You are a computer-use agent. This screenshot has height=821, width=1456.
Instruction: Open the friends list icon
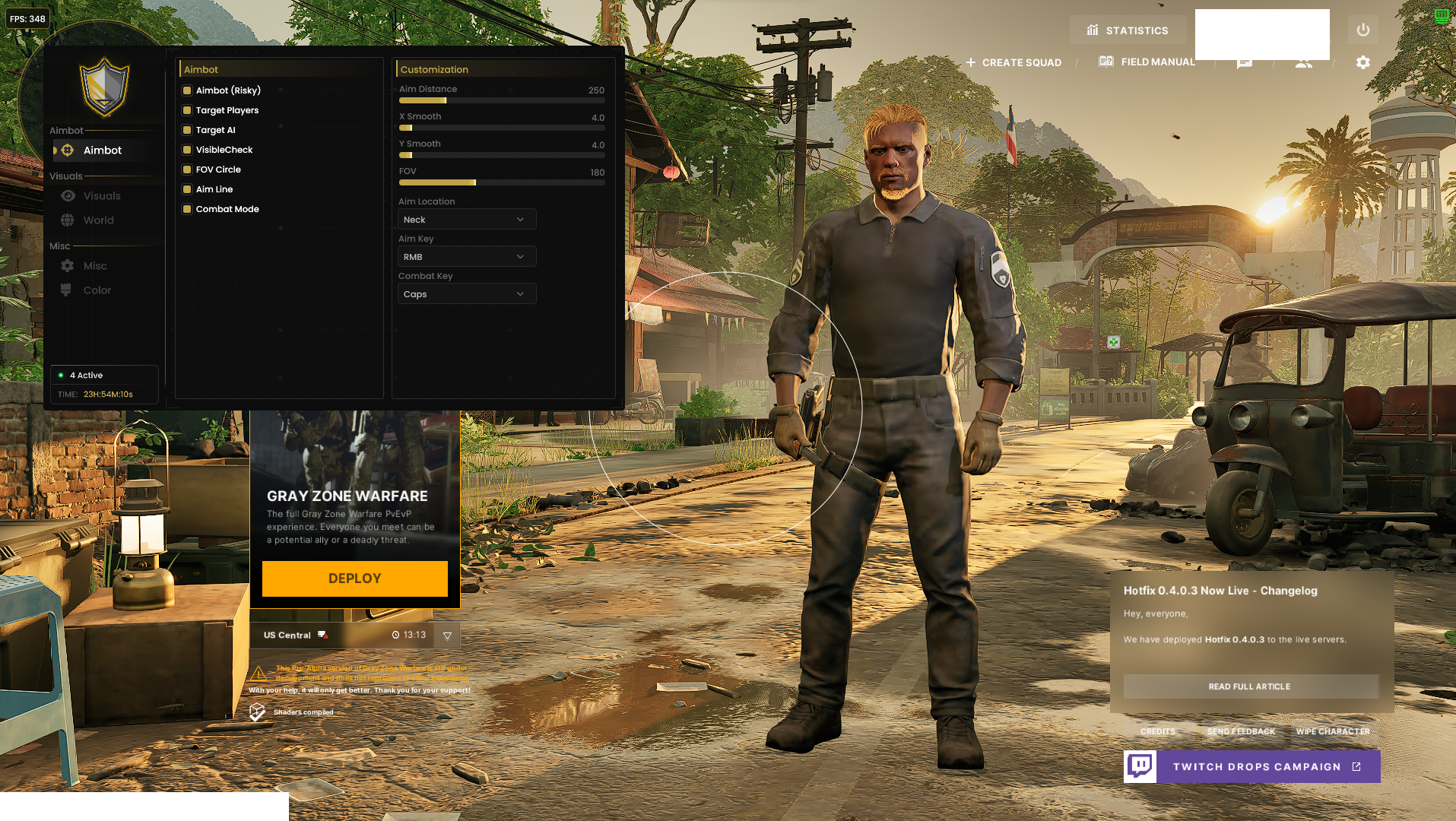(x=1303, y=63)
